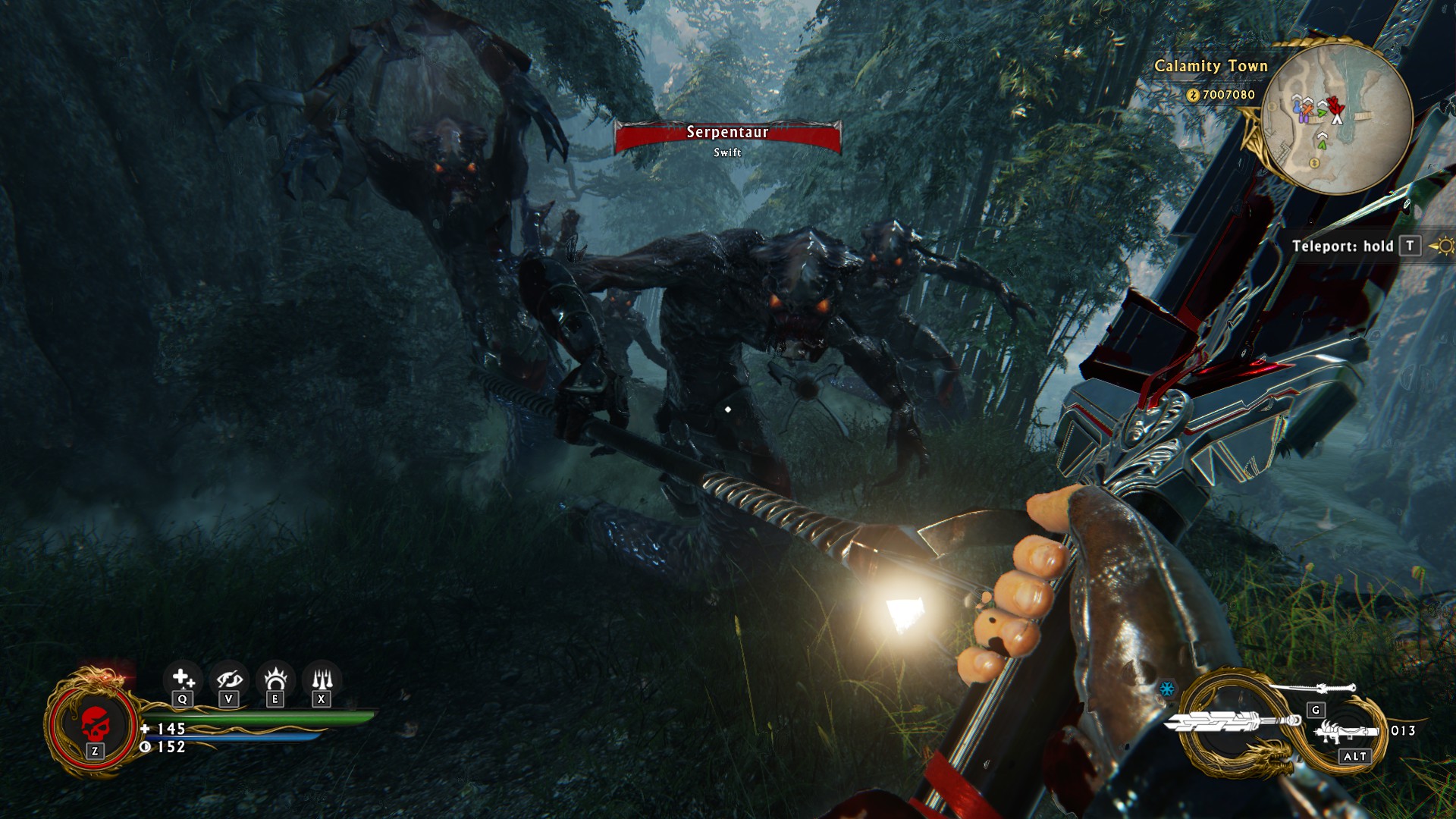Cast the ground spikes ability

pyautogui.click(x=322, y=677)
